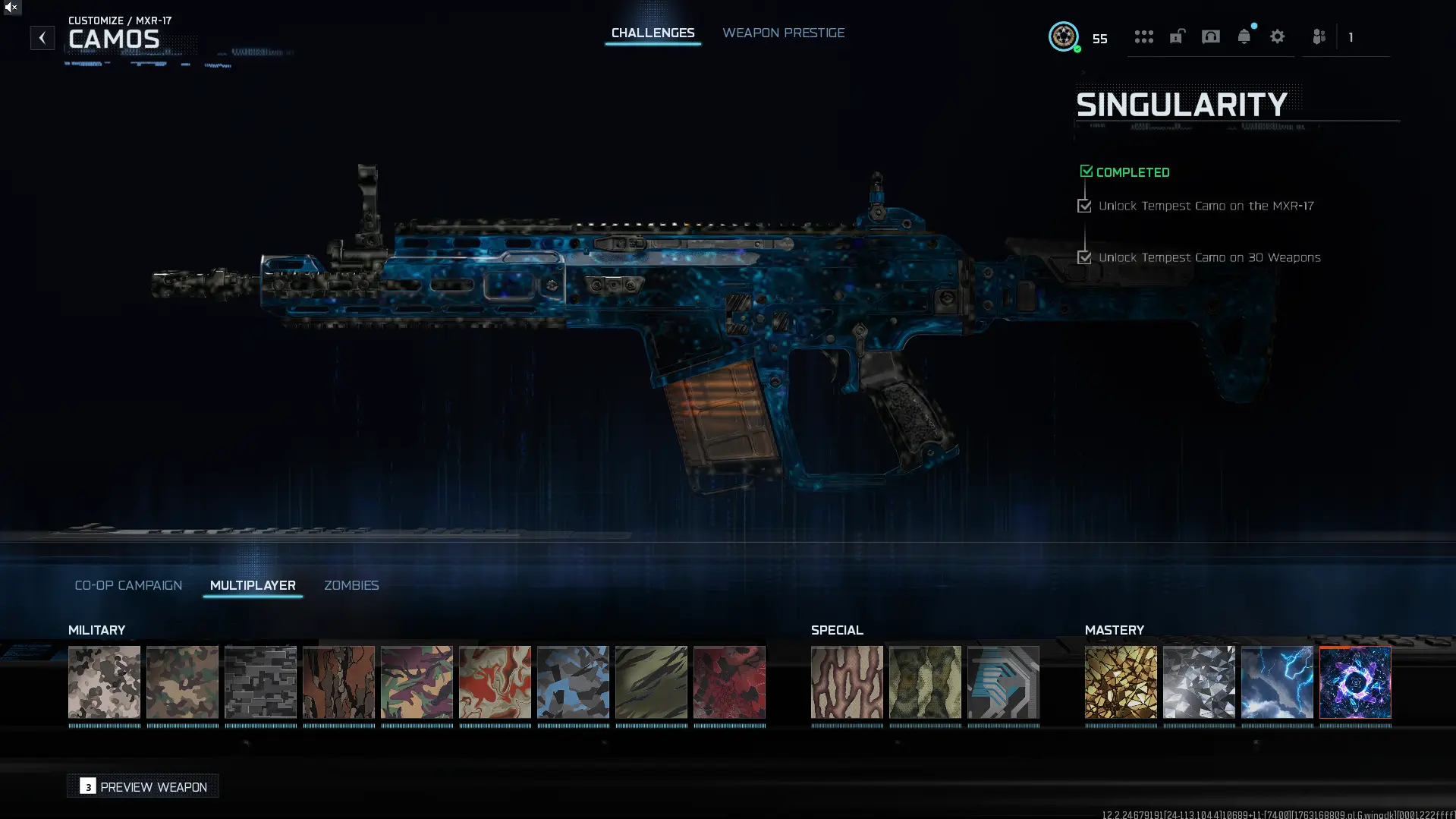Toggle the COMPLETED challenge checkmark
1456x819 pixels.
coord(1086,170)
